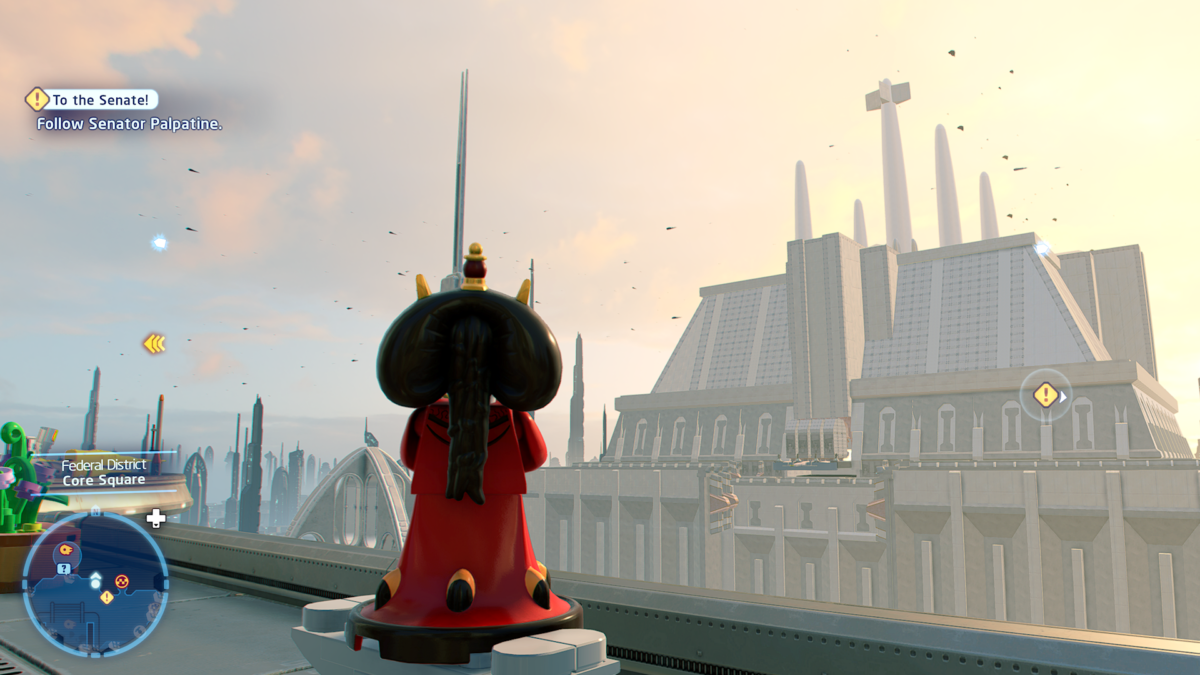Select the "To the Senate!" objective tracker
This screenshot has height=675, width=1200.
click(x=92, y=100)
